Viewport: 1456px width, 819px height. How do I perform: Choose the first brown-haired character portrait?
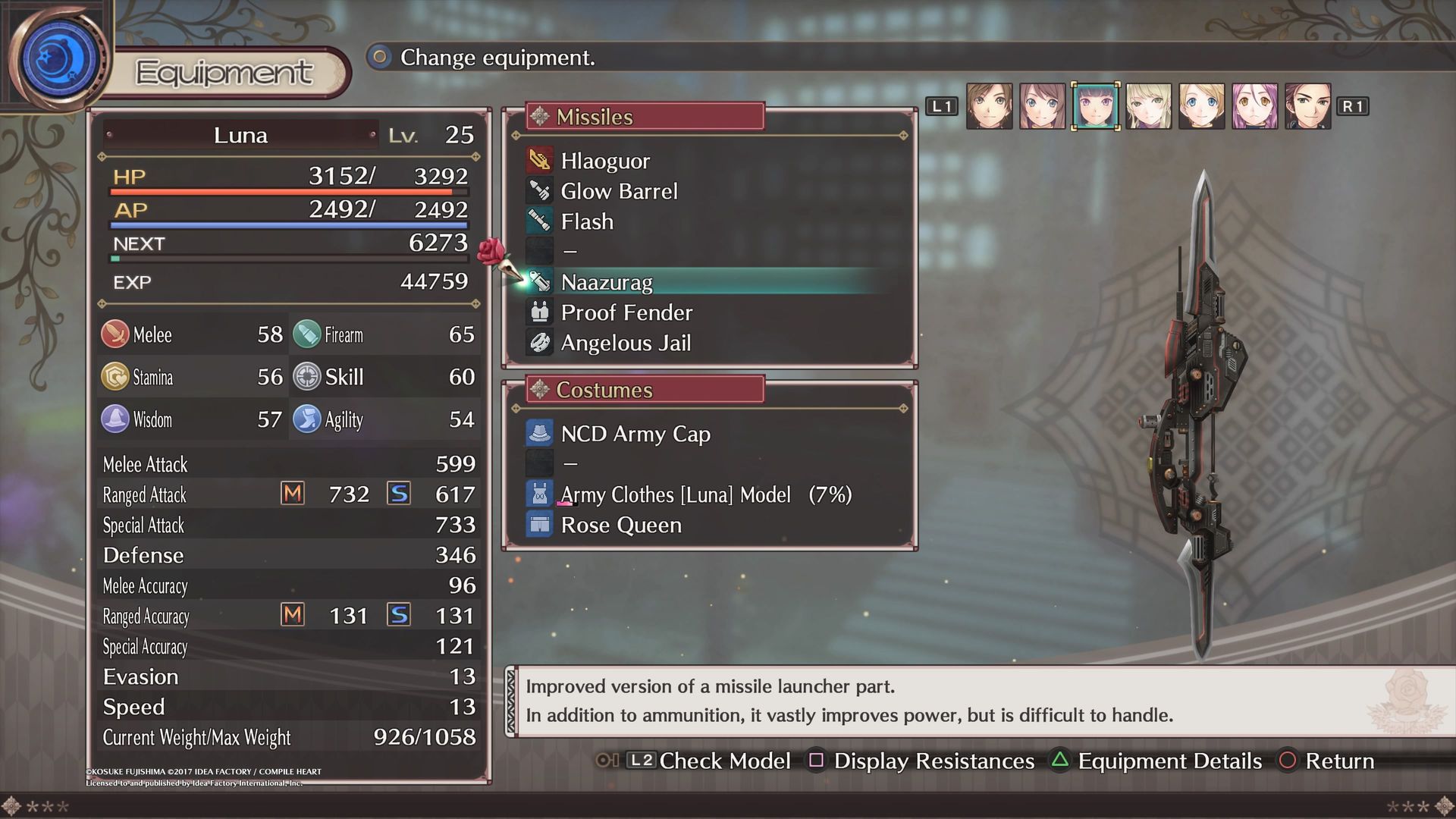[989, 106]
